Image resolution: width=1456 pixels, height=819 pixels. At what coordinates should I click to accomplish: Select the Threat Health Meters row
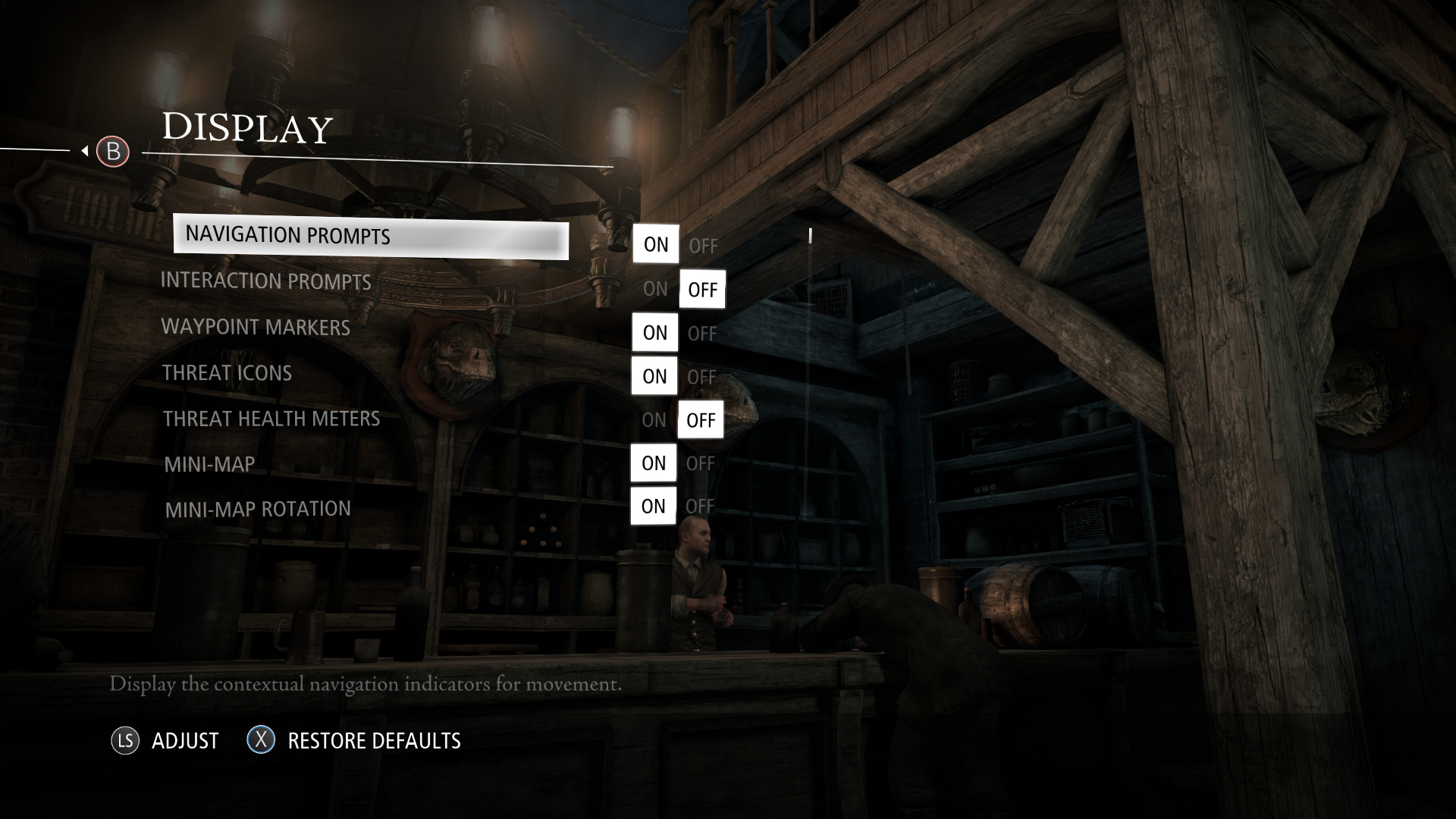(271, 419)
